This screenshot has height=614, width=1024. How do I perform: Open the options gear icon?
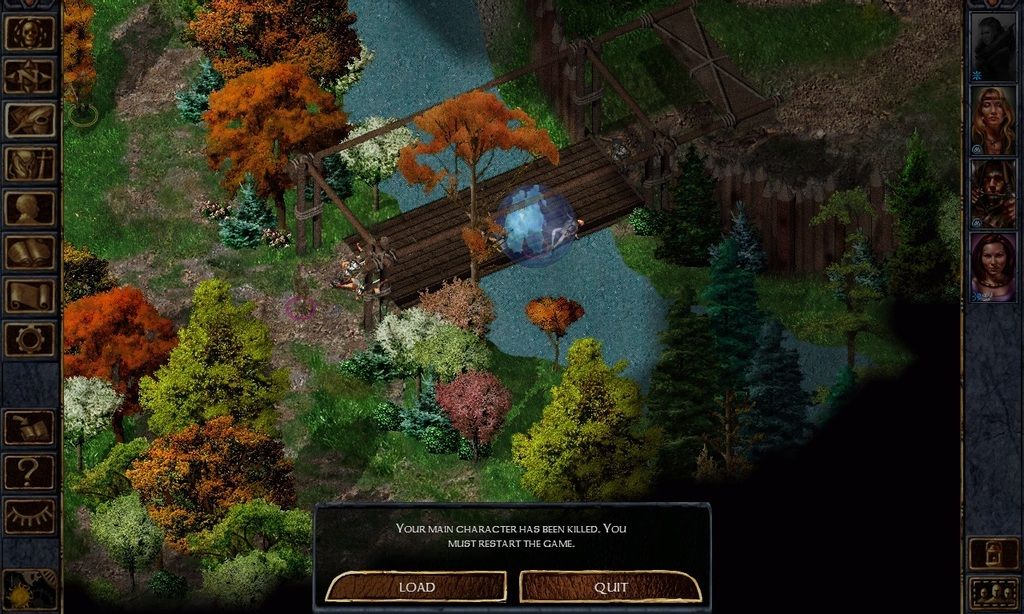(x=30, y=339)
